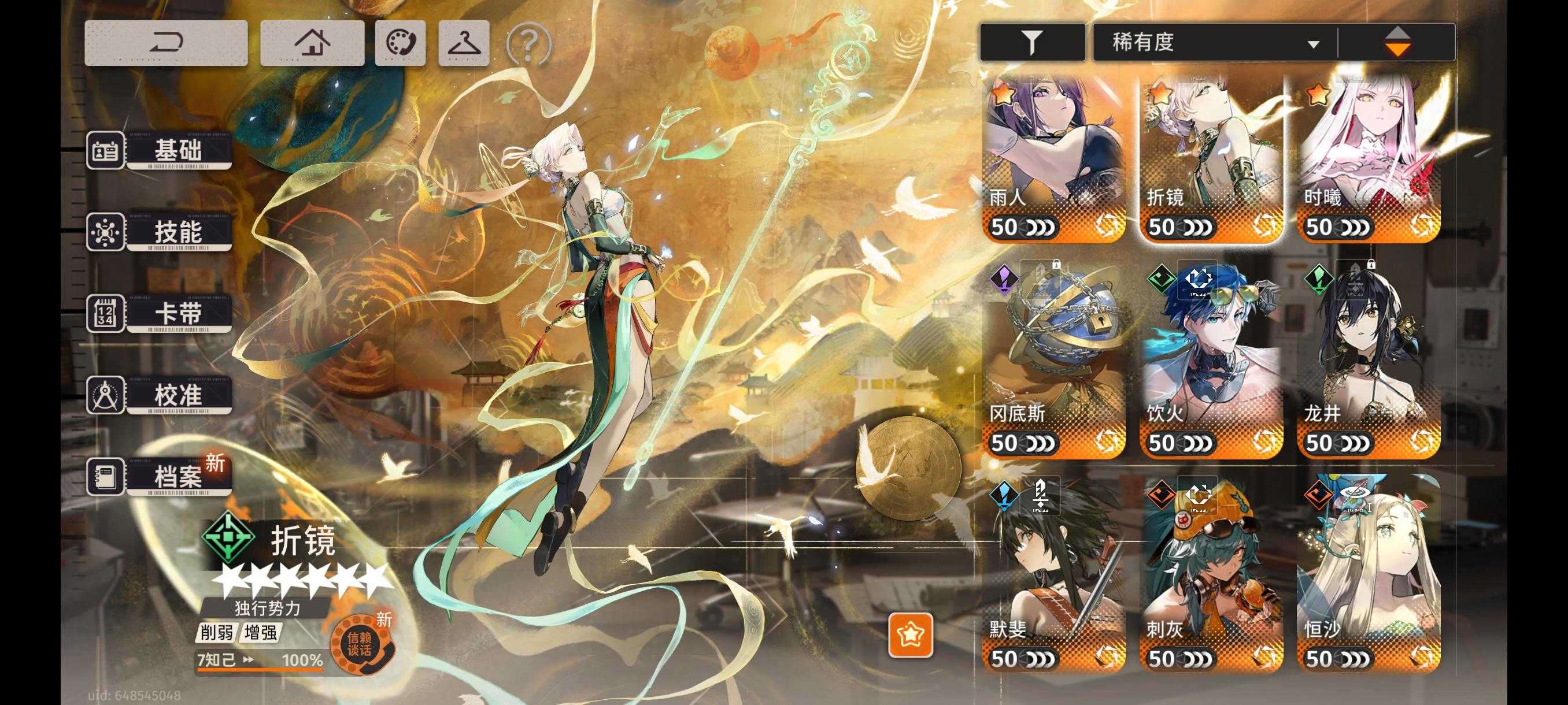Open the skin palette icon

point(402,42)
